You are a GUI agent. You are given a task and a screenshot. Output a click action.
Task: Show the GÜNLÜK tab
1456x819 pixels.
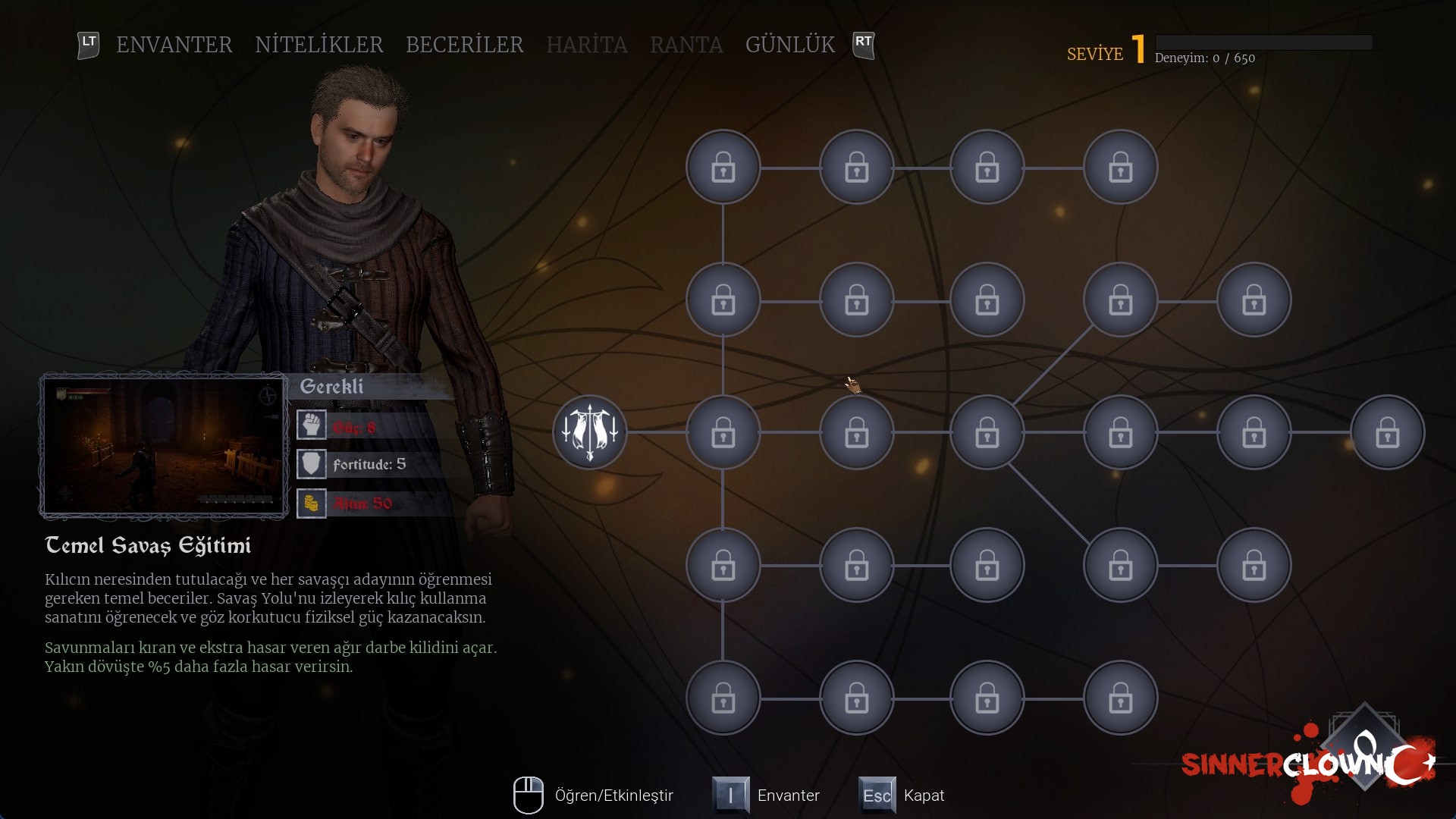pyautogui.click(x=789, y=45)
